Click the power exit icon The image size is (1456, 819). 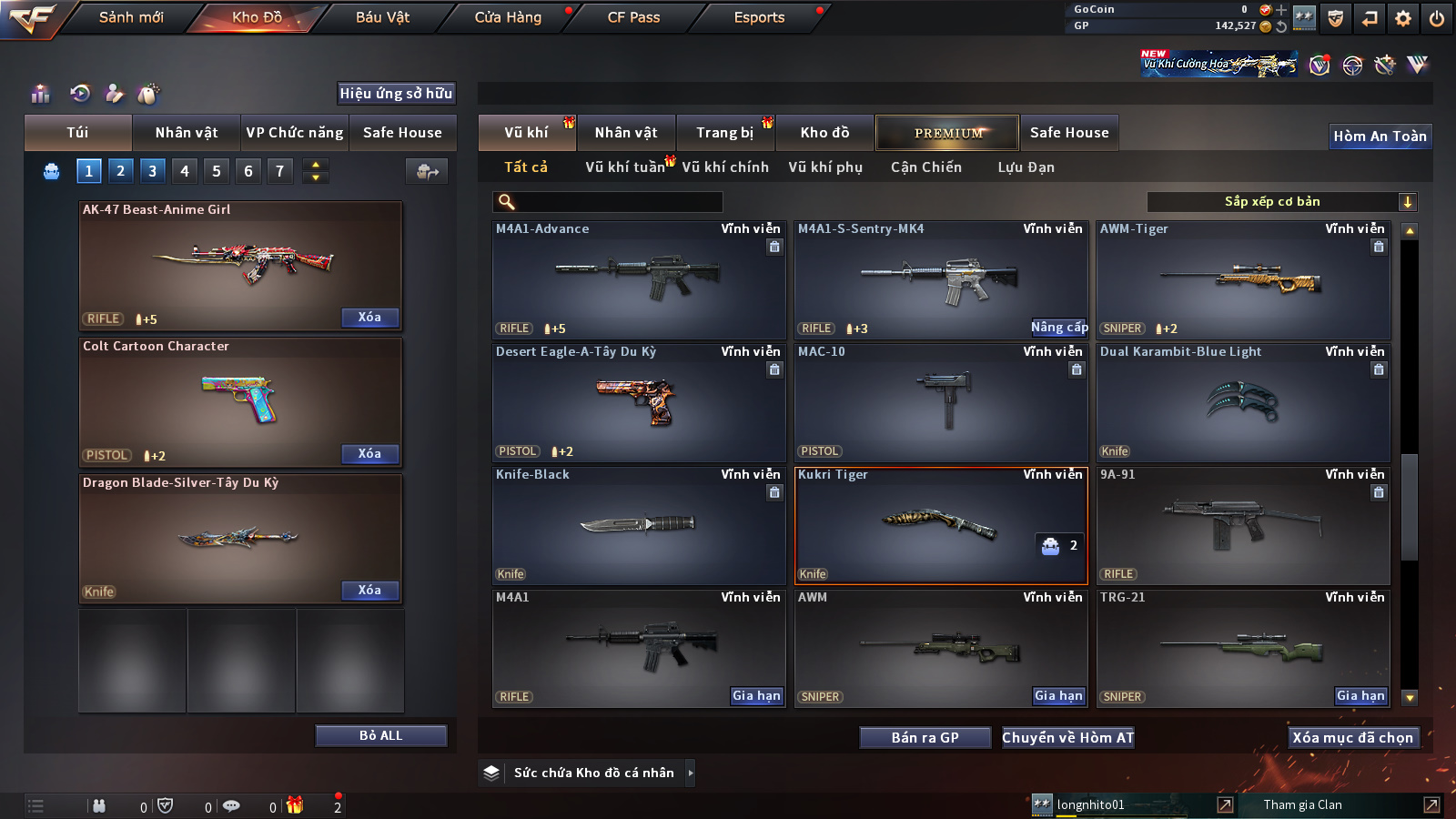pyautogui.click(x=1437, y=18)
